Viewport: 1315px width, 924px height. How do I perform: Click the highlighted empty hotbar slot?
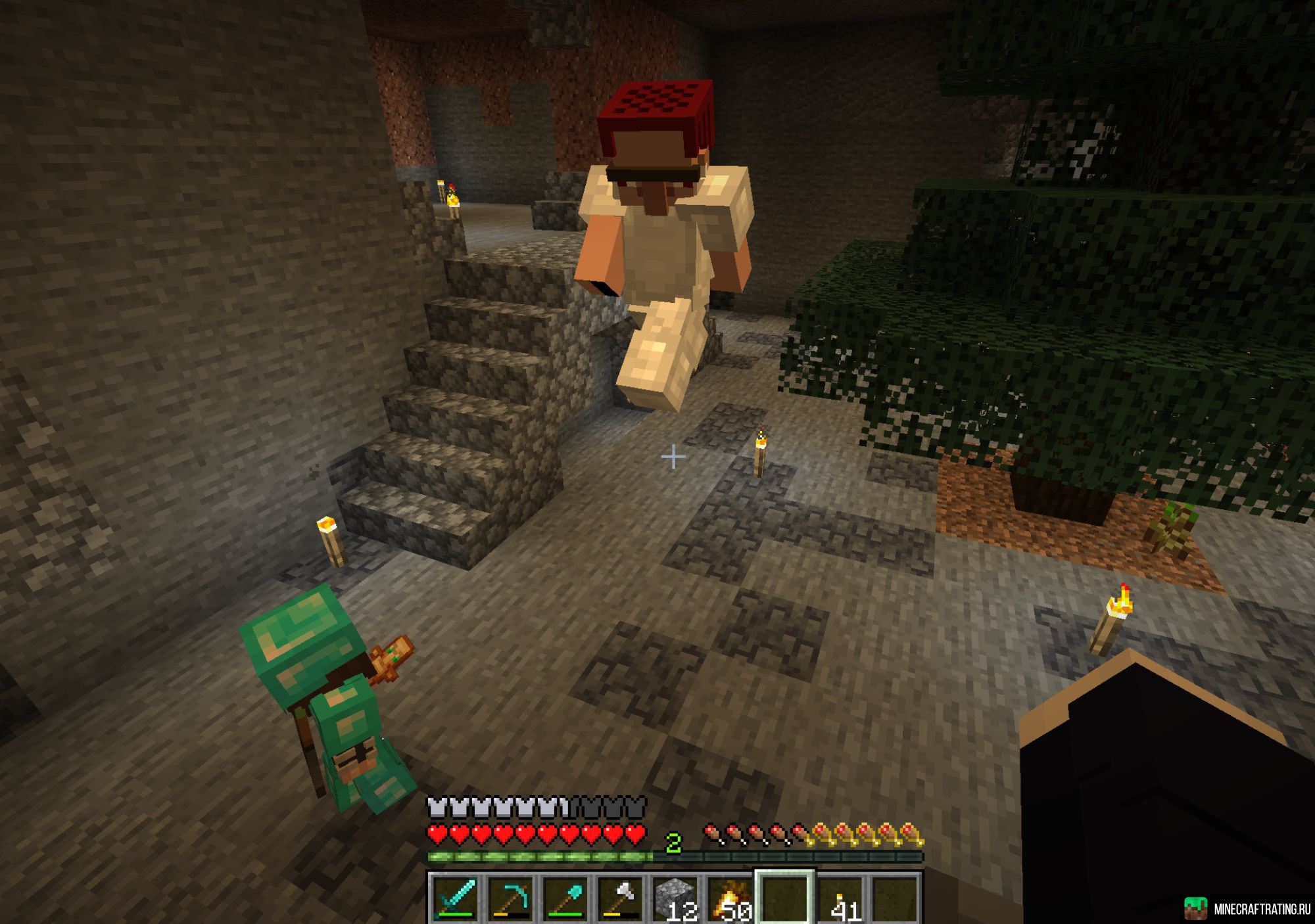786,898
